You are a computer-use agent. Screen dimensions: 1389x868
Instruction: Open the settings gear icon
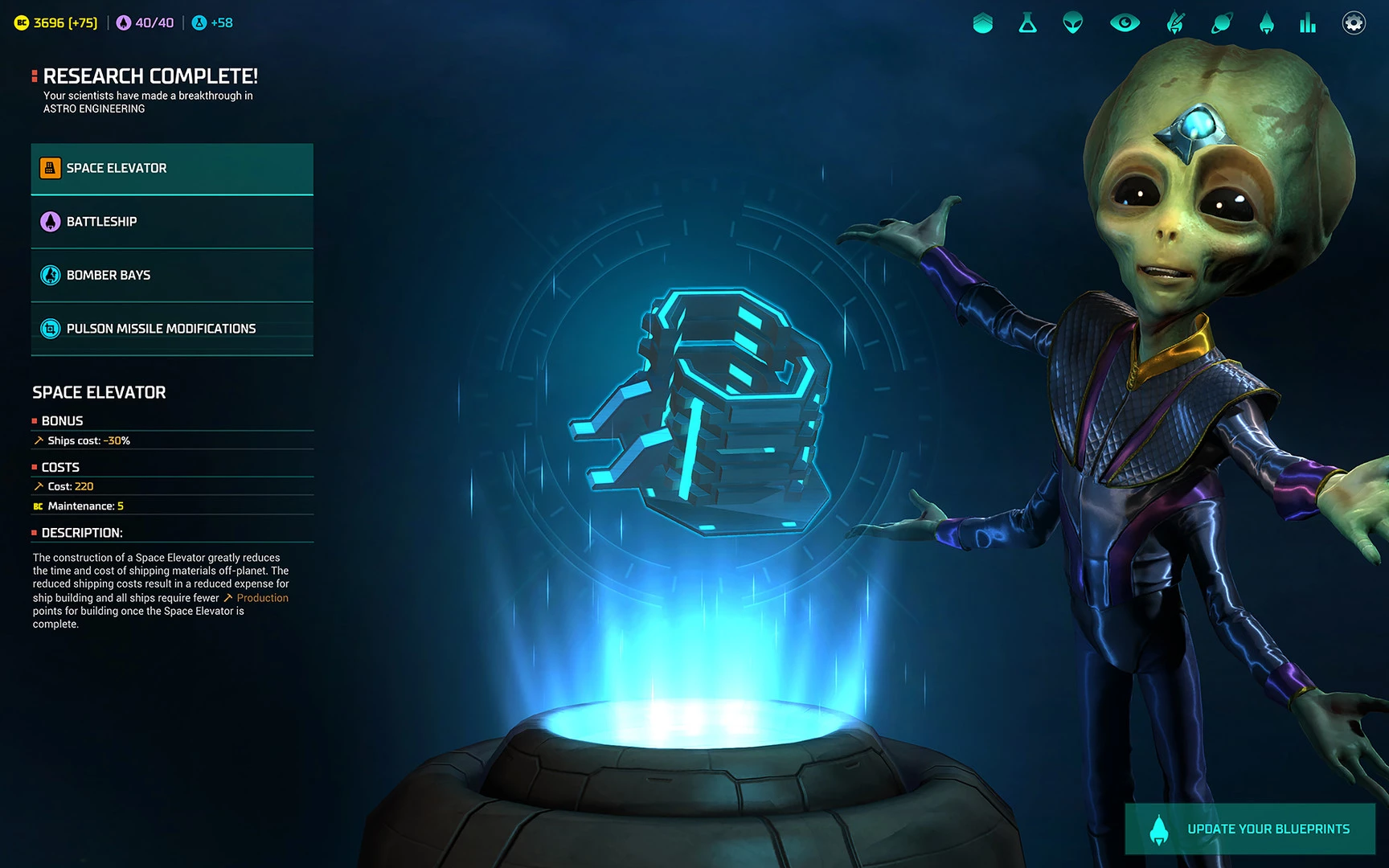(x=1354, y=23)
